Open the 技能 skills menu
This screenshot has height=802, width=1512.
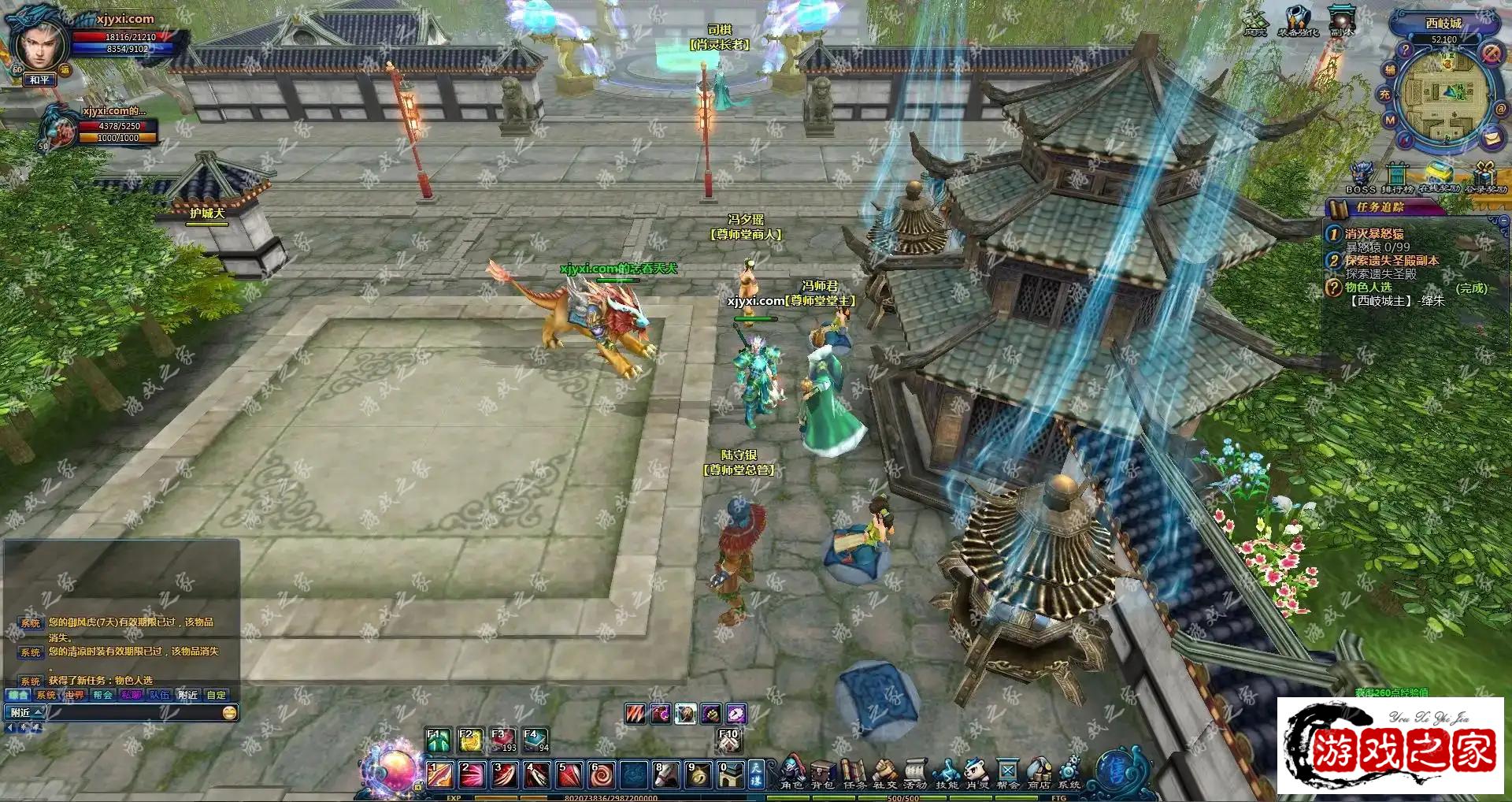coord(947,773)
